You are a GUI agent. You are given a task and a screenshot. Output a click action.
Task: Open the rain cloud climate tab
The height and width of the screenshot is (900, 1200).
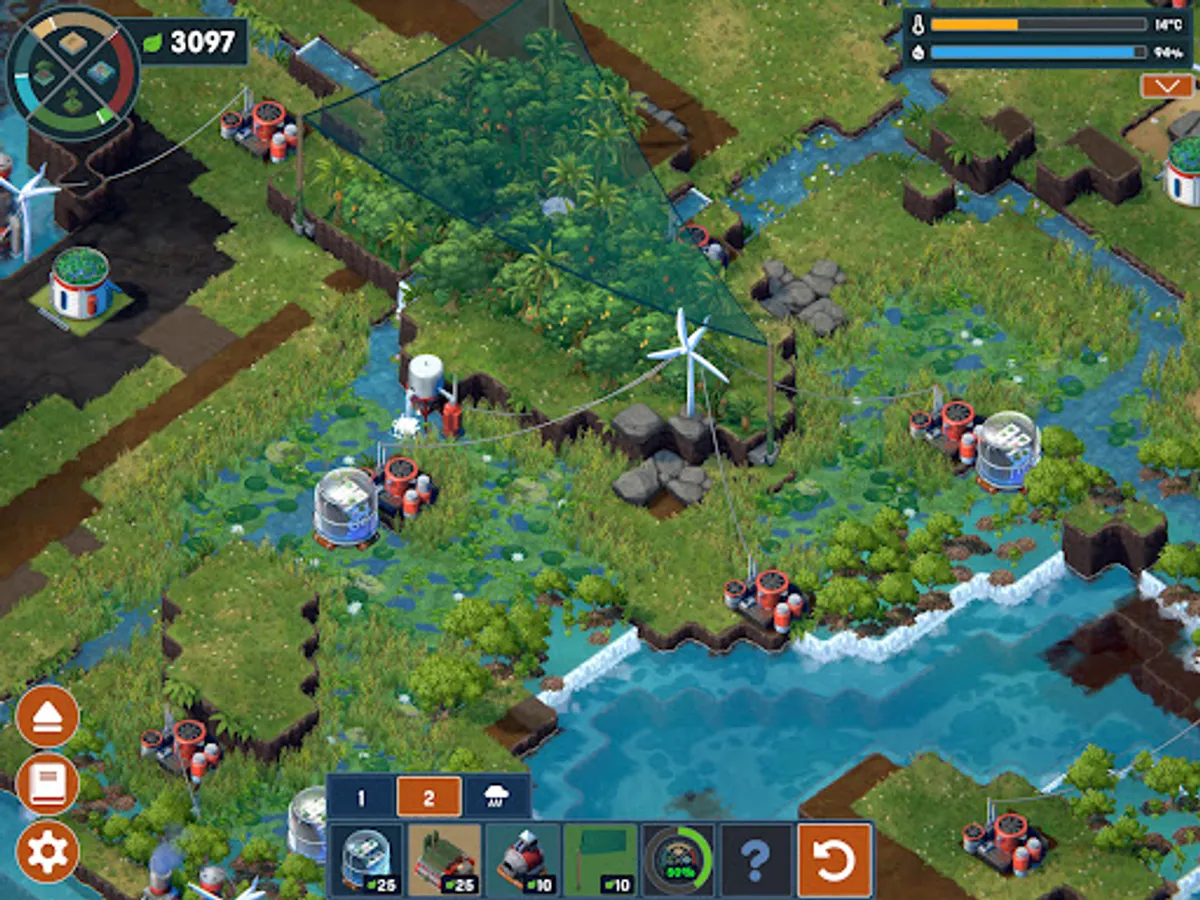tap(497, 797)
